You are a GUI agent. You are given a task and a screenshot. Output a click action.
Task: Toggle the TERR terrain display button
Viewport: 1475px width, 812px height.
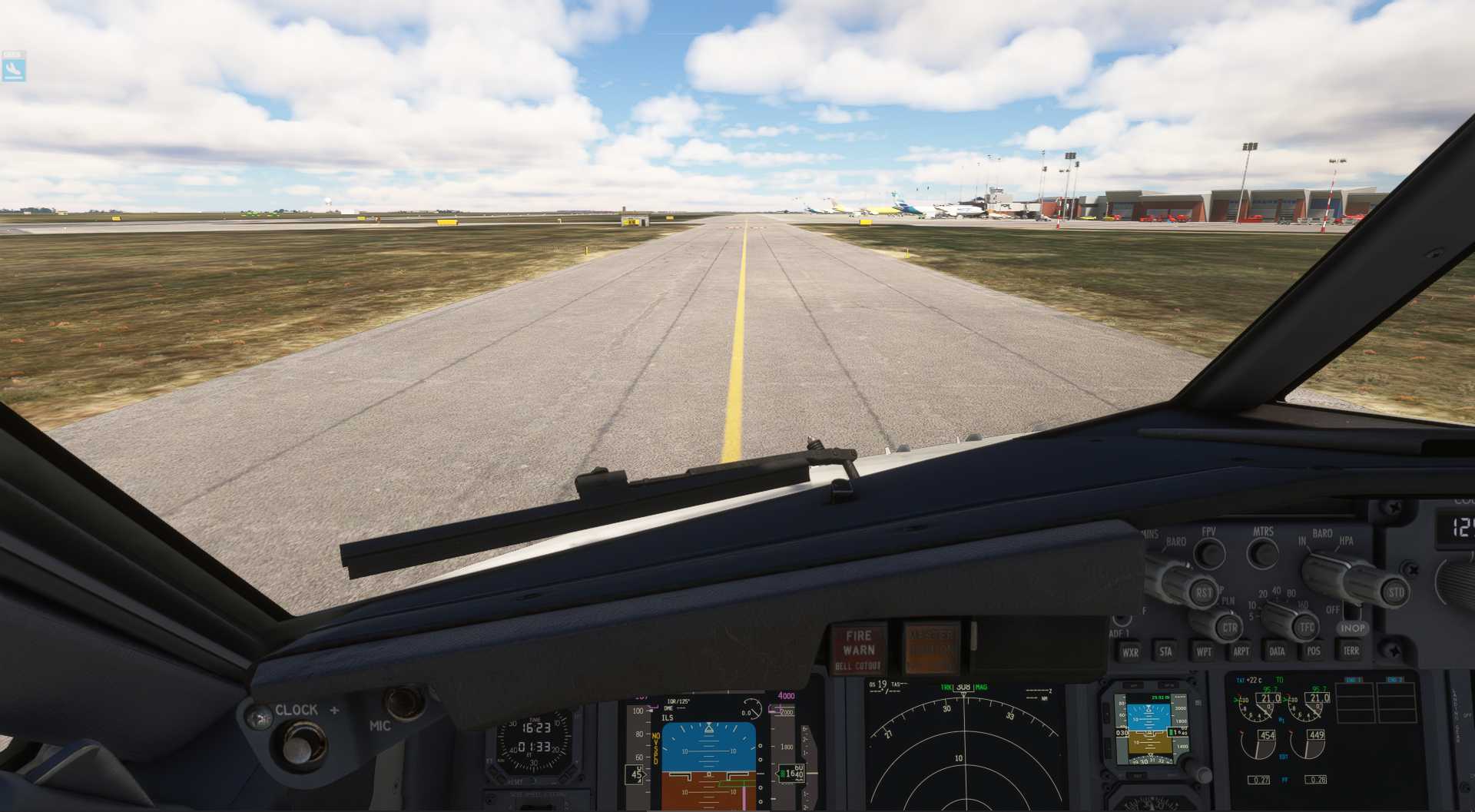point(1350,651)
